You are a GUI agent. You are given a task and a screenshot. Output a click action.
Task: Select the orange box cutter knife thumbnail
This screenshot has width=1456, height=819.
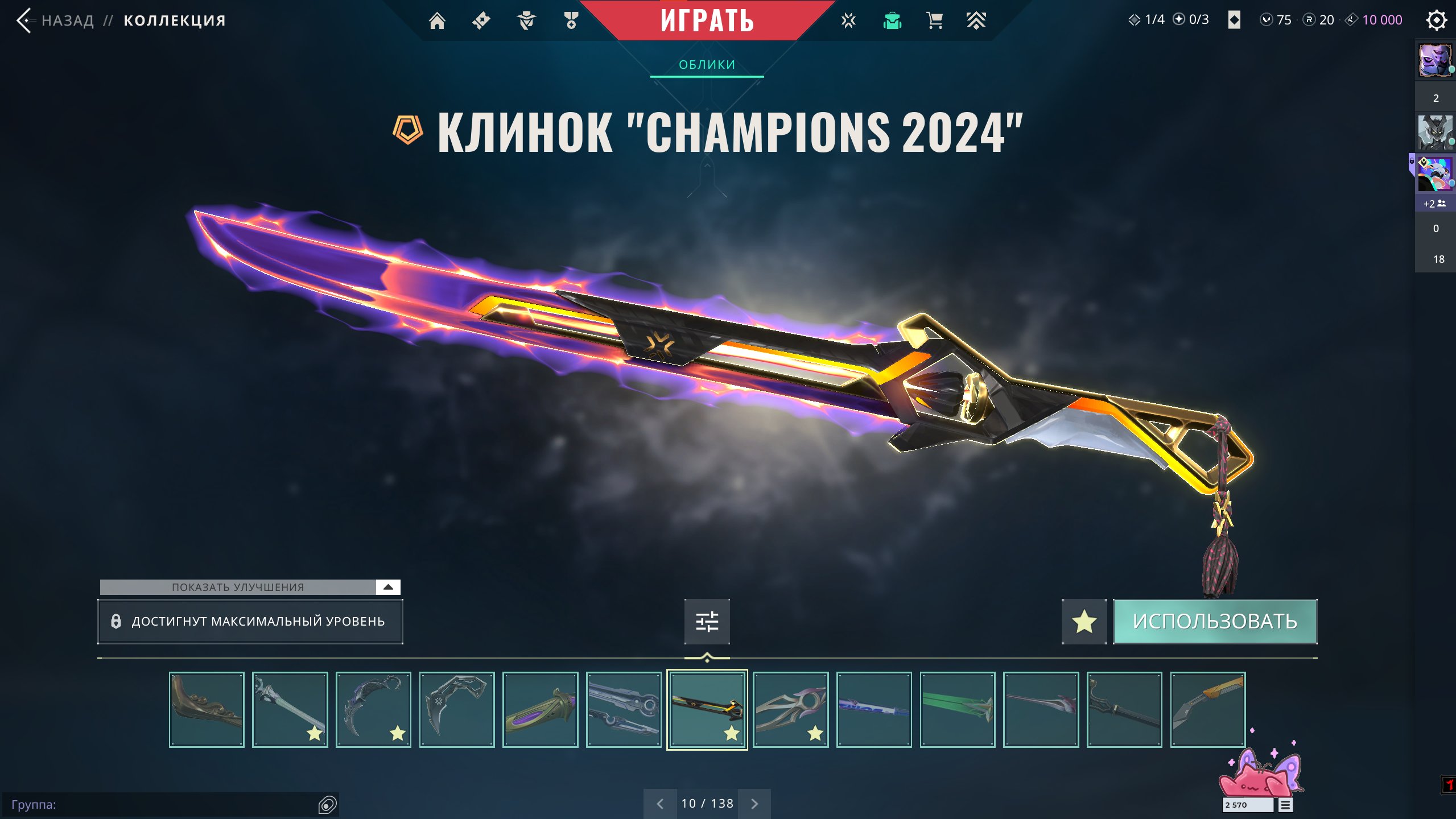pyautogui.click(x=1207, y=709)
